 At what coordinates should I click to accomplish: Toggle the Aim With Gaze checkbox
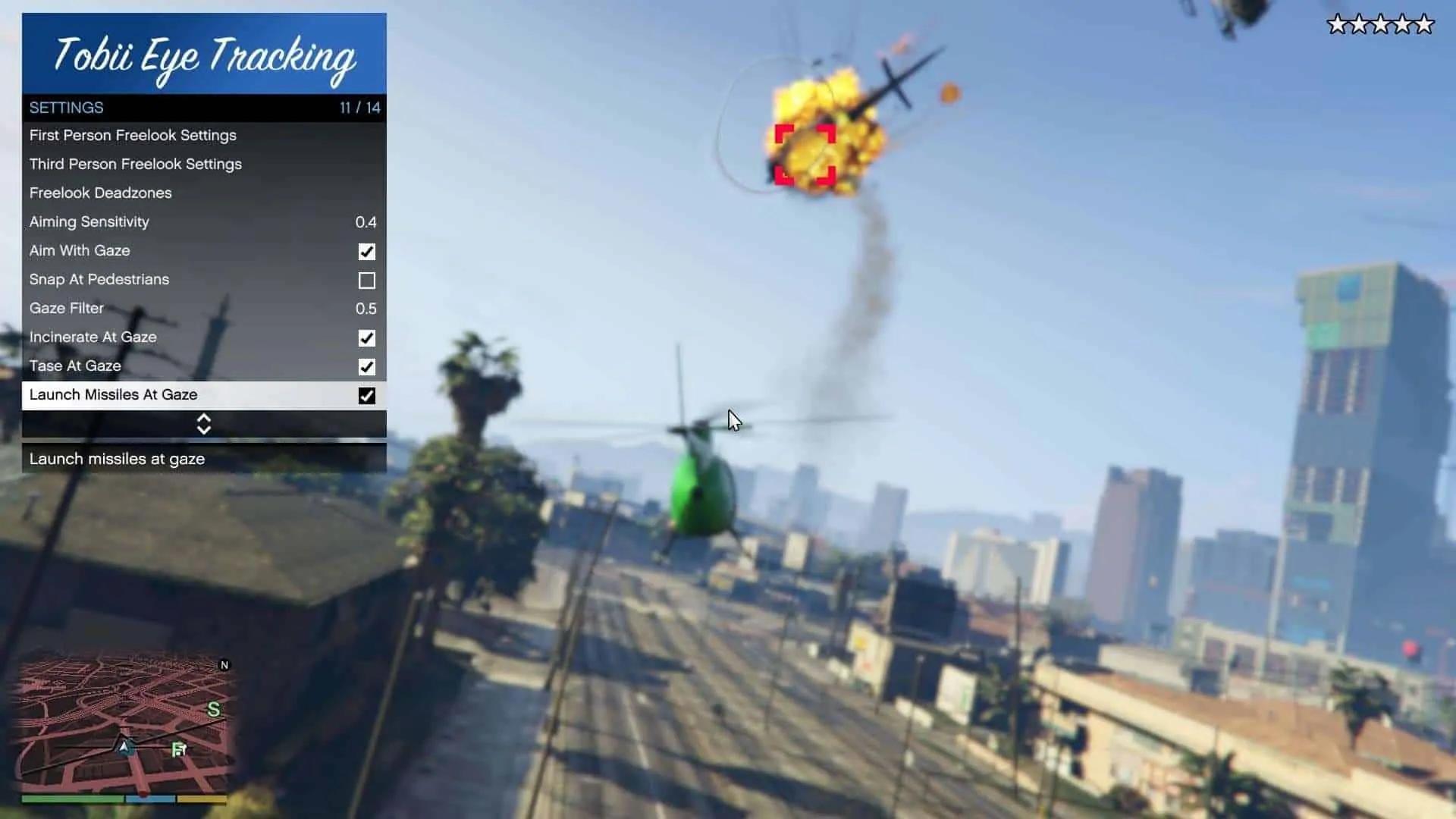[x=367, y=252]
